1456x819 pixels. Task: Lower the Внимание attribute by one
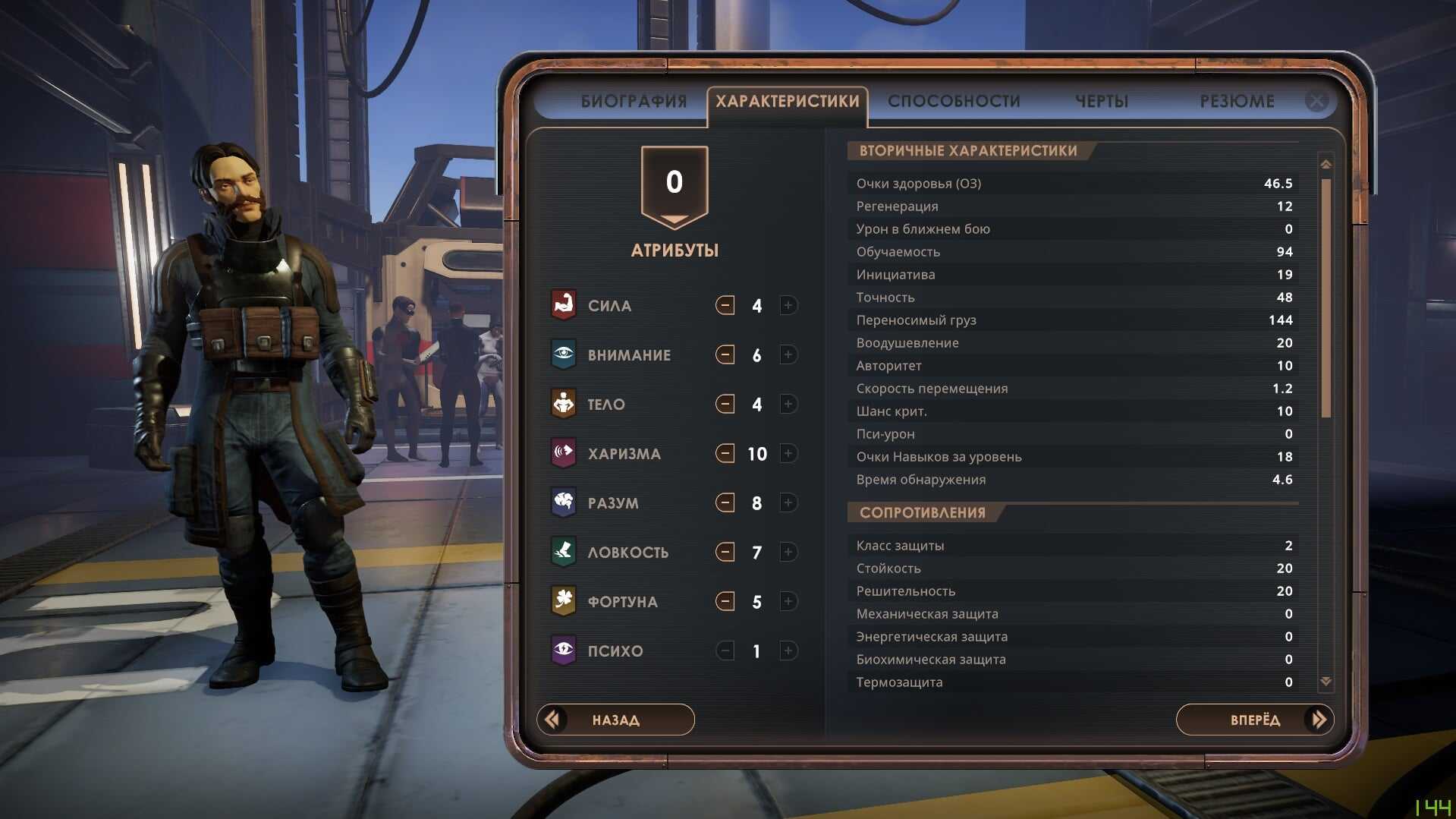[x=725, y=354]
